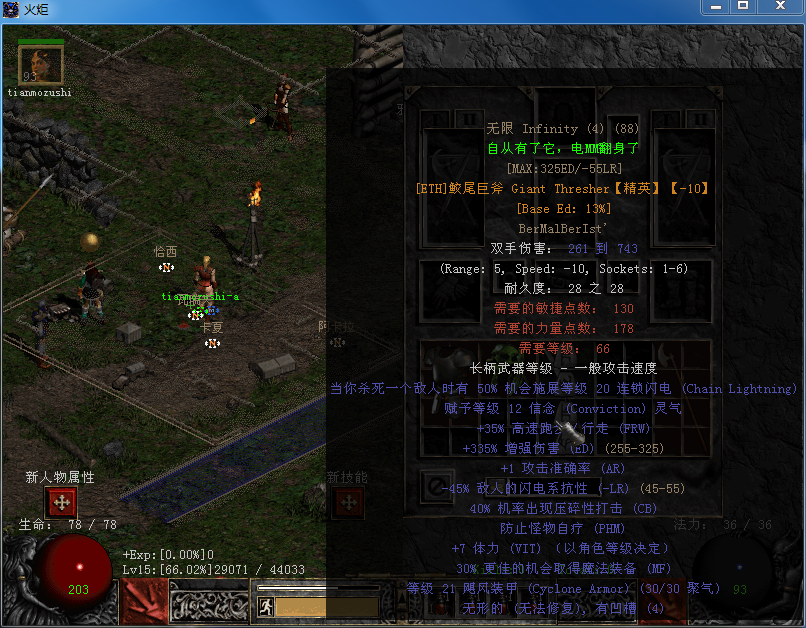This screenshot has height=628, width=806.
Task: Close the game window
Action: click(780, 7)
